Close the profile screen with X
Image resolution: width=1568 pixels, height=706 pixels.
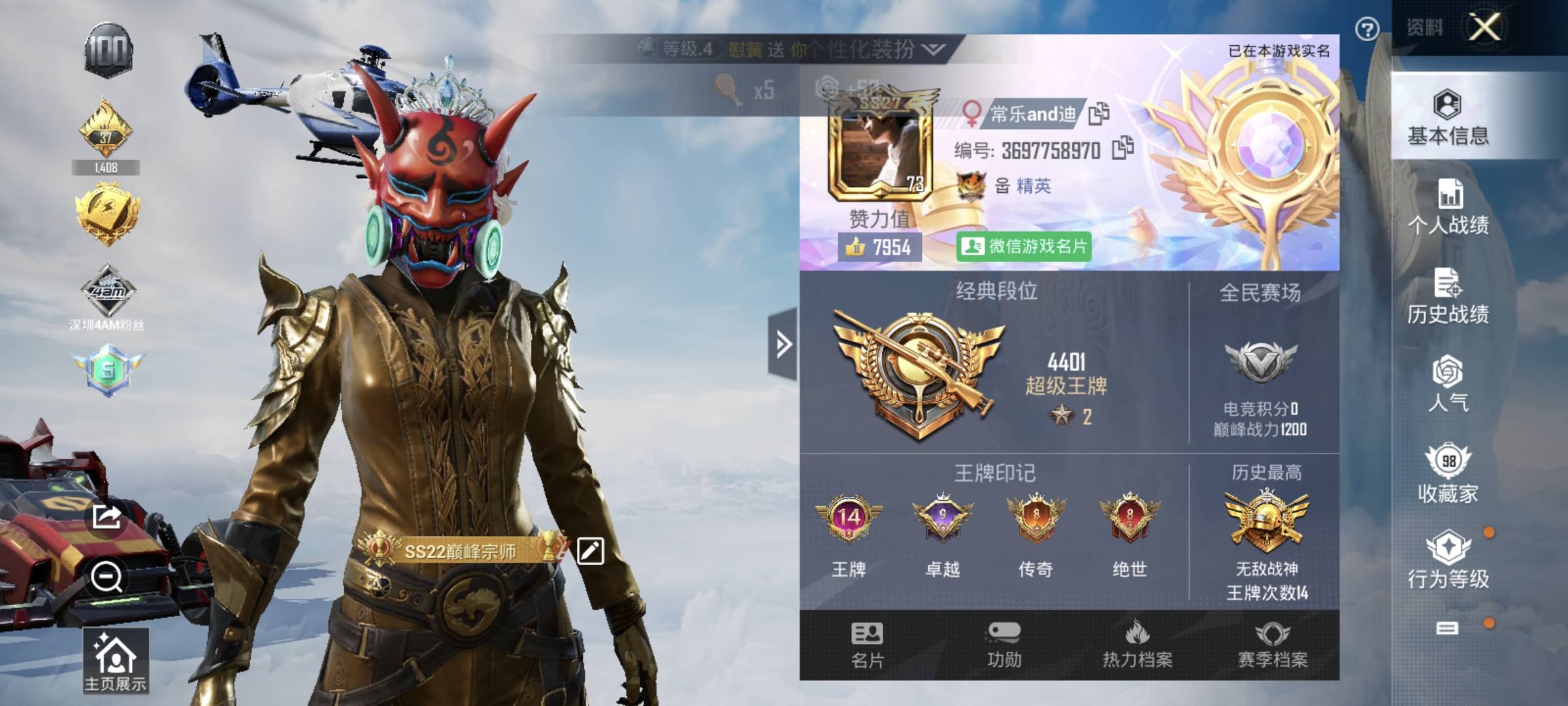tap(1484, 27)
